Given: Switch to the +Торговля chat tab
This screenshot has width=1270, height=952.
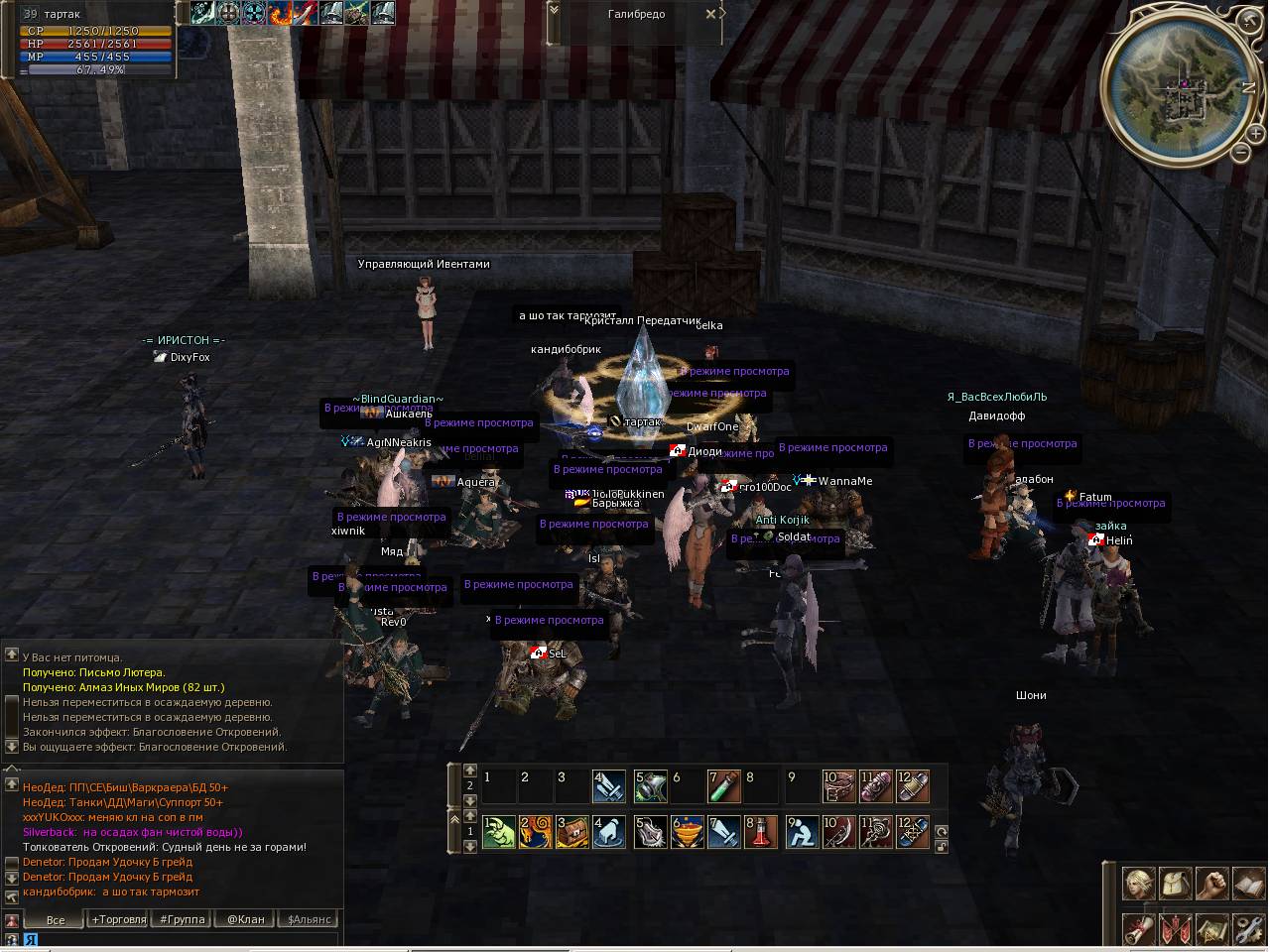Looking at the screenshot, I should 119,919.
